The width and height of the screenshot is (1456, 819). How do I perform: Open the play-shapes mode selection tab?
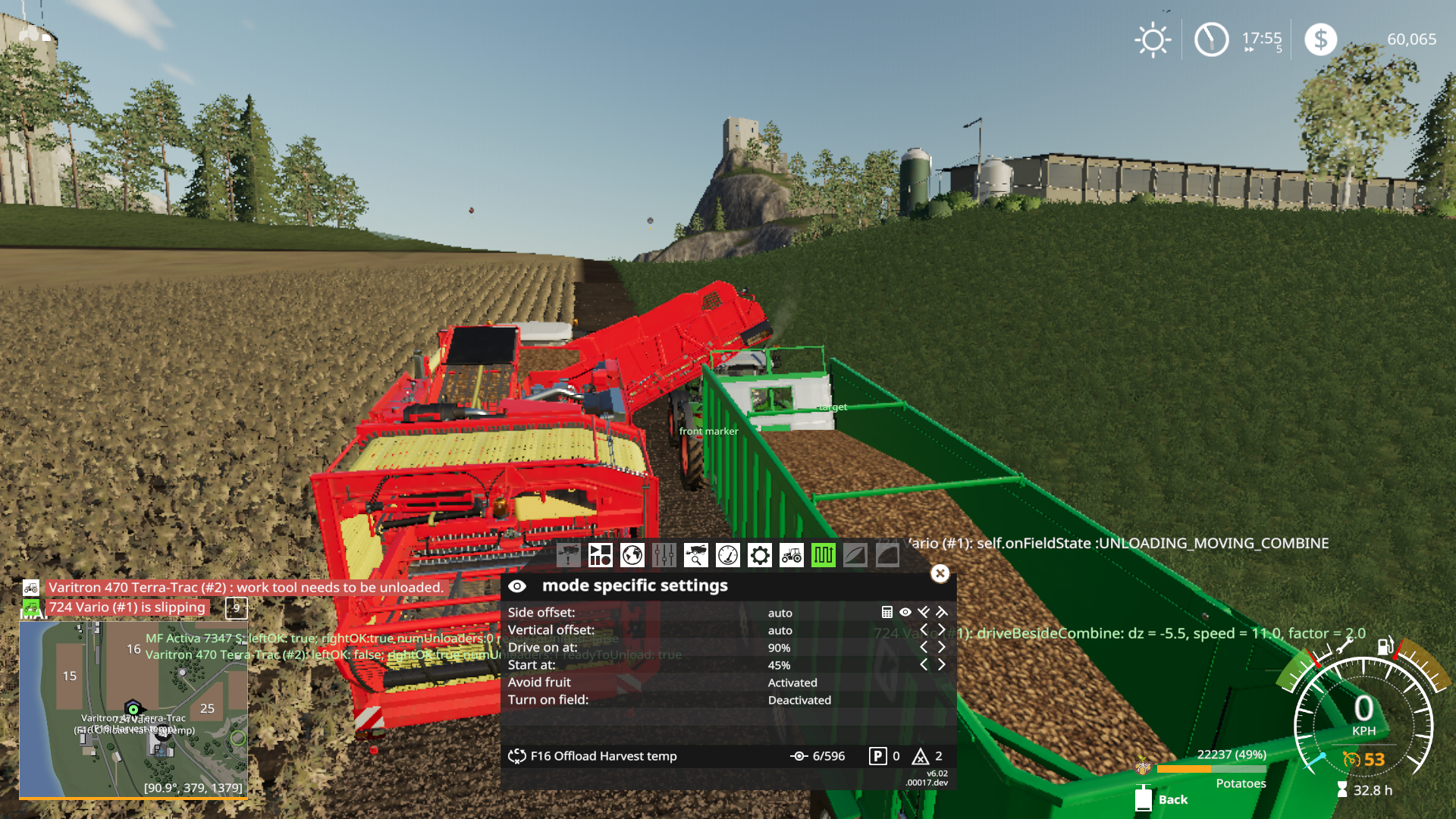pyautogui.click(x=601, y=556)
